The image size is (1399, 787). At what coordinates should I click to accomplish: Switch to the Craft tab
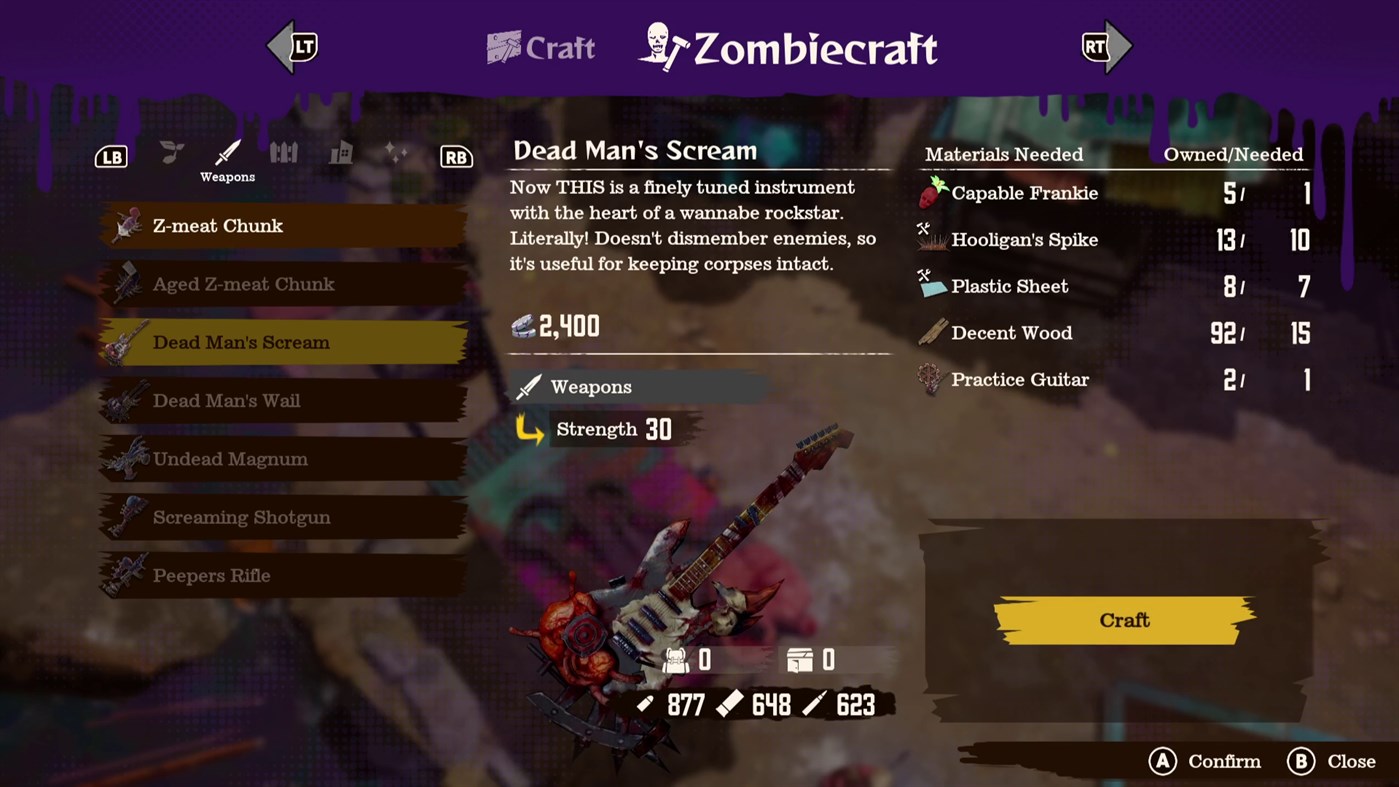[x=540, y=48]
